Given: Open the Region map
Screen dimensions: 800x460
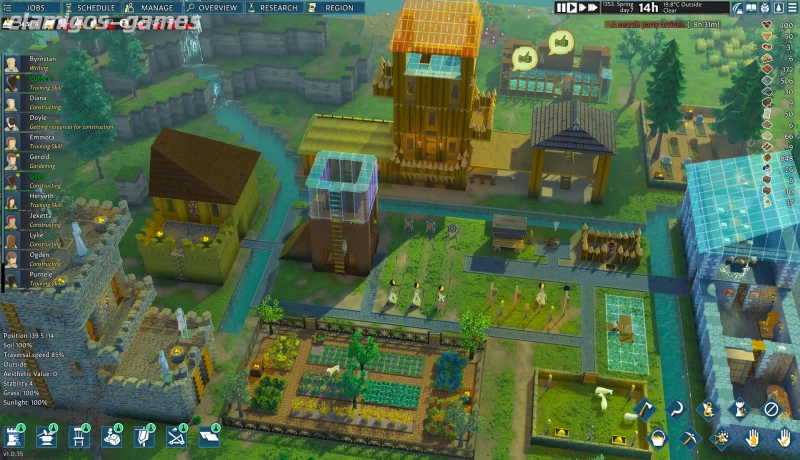Looking at the screenshot, I should [337, 7].
